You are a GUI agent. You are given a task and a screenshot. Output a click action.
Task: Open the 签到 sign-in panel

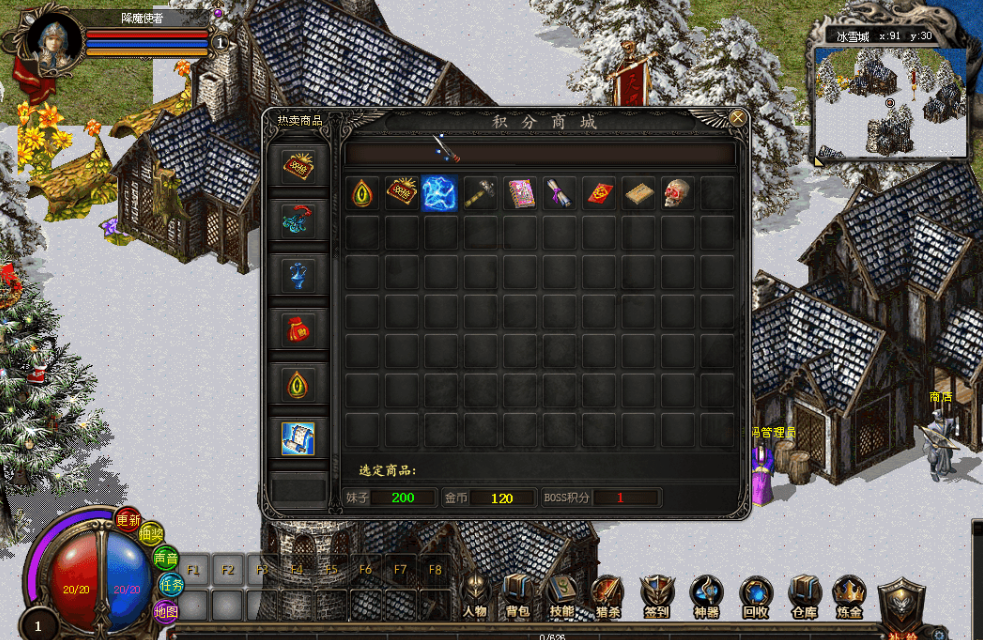657,598
